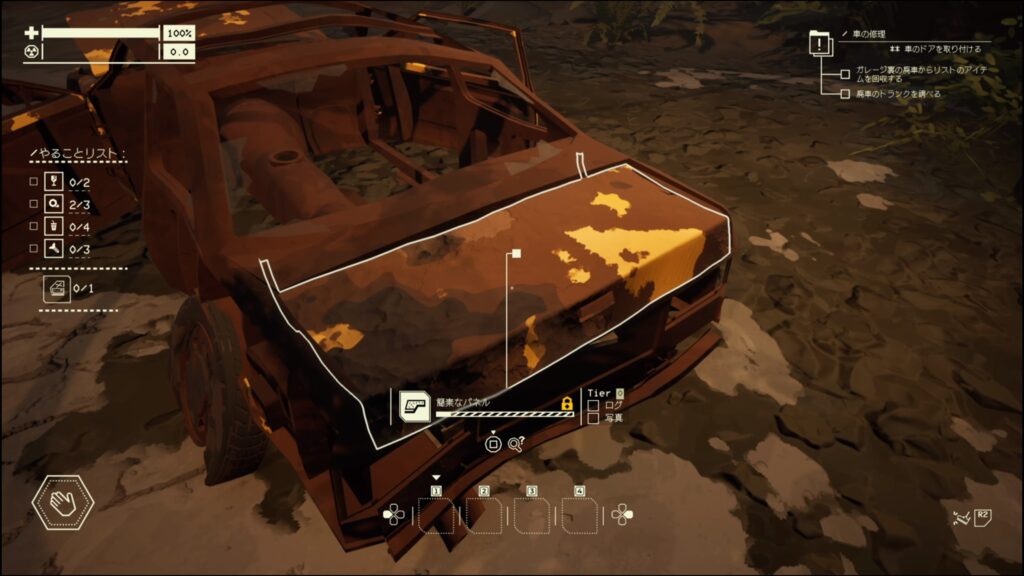The image size is (1024, 576).
Task: Tick the glass item to-do entry
Action: (x=34, y=182)
